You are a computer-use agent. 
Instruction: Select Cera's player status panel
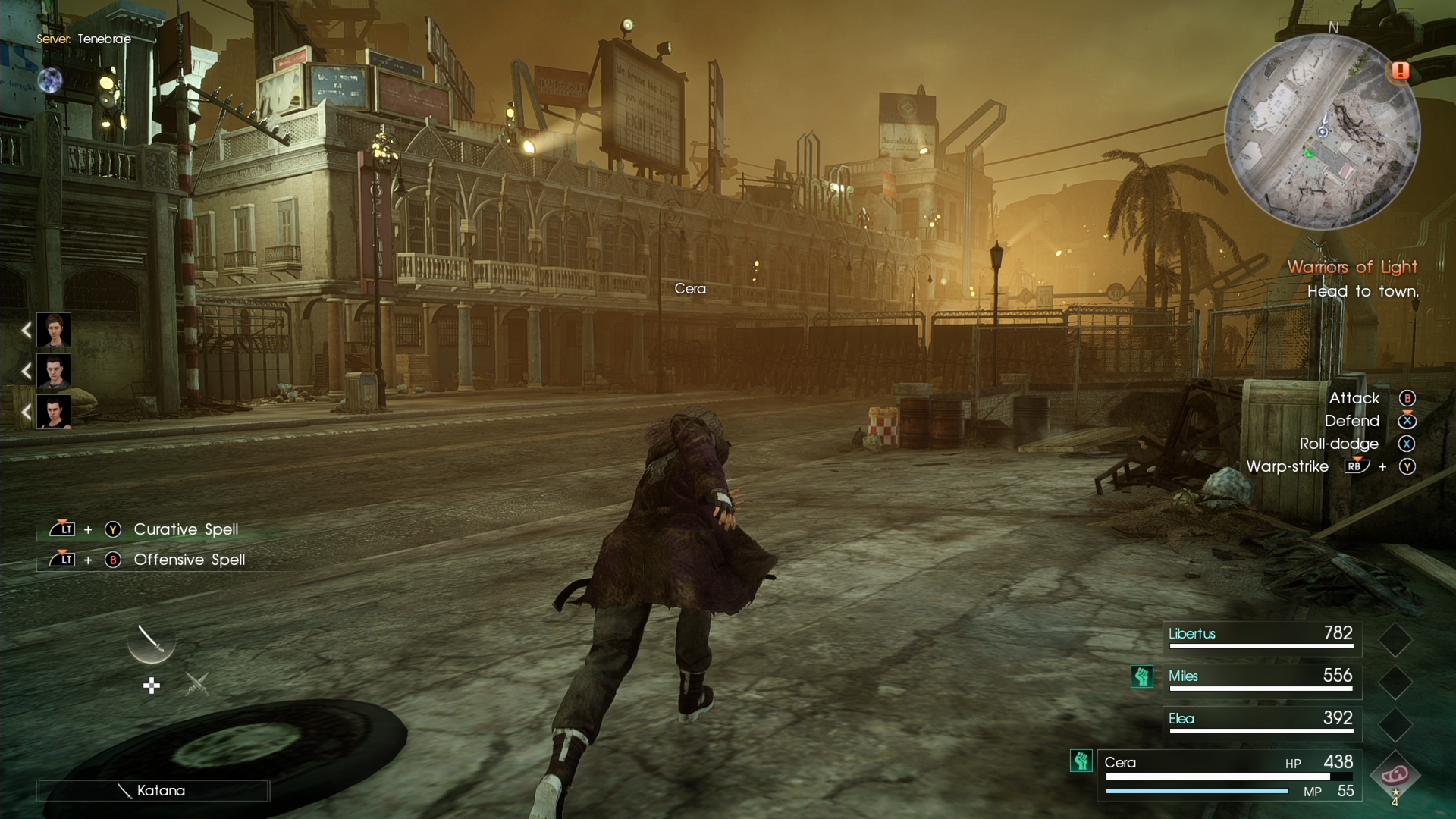tap(1228, 775)
